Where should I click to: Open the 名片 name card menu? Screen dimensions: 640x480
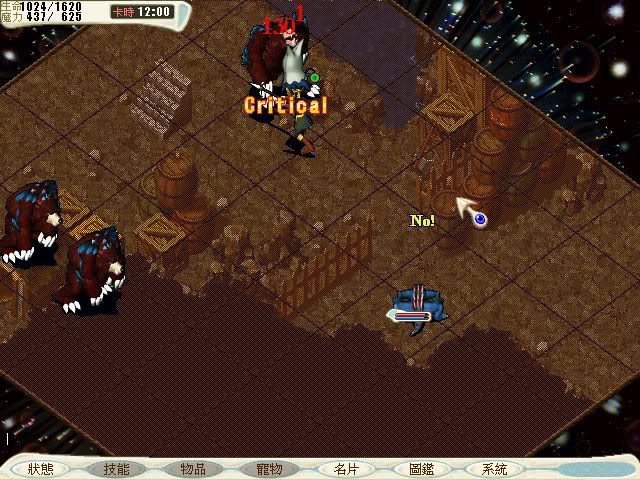click(x=345, y=468)
